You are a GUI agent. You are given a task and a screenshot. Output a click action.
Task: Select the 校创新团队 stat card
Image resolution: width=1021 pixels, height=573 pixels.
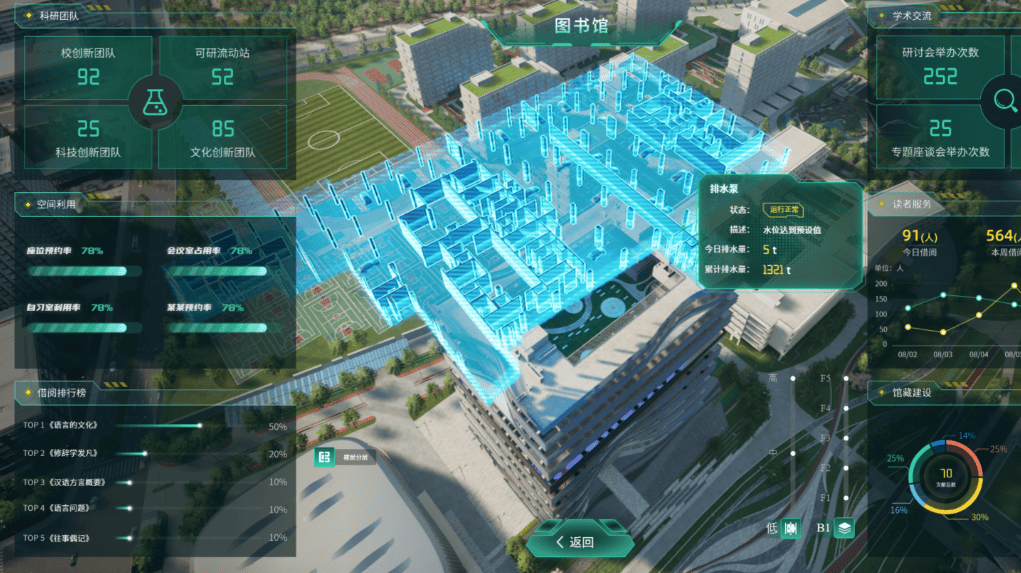(88, 67)
